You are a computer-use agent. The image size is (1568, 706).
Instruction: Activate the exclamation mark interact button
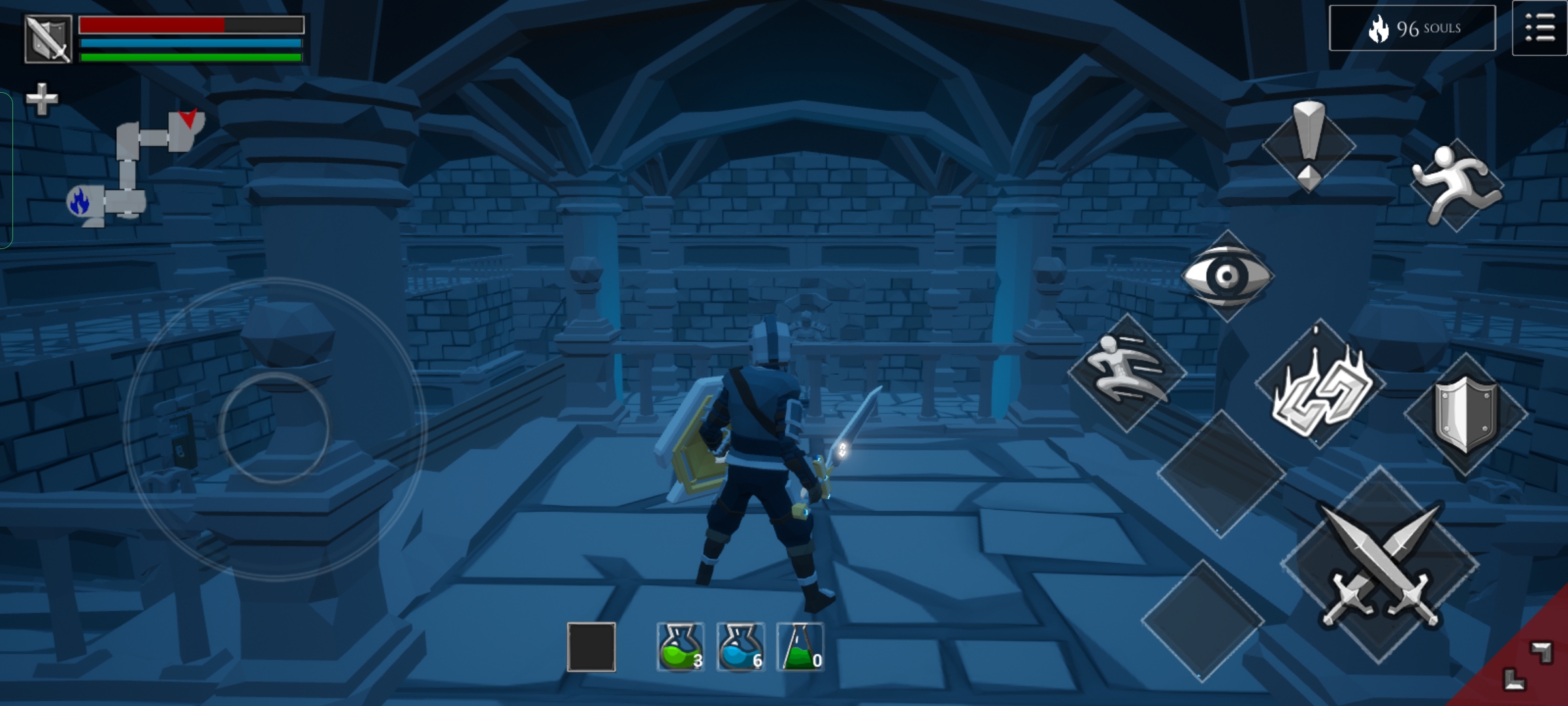tap(1309, 145)
